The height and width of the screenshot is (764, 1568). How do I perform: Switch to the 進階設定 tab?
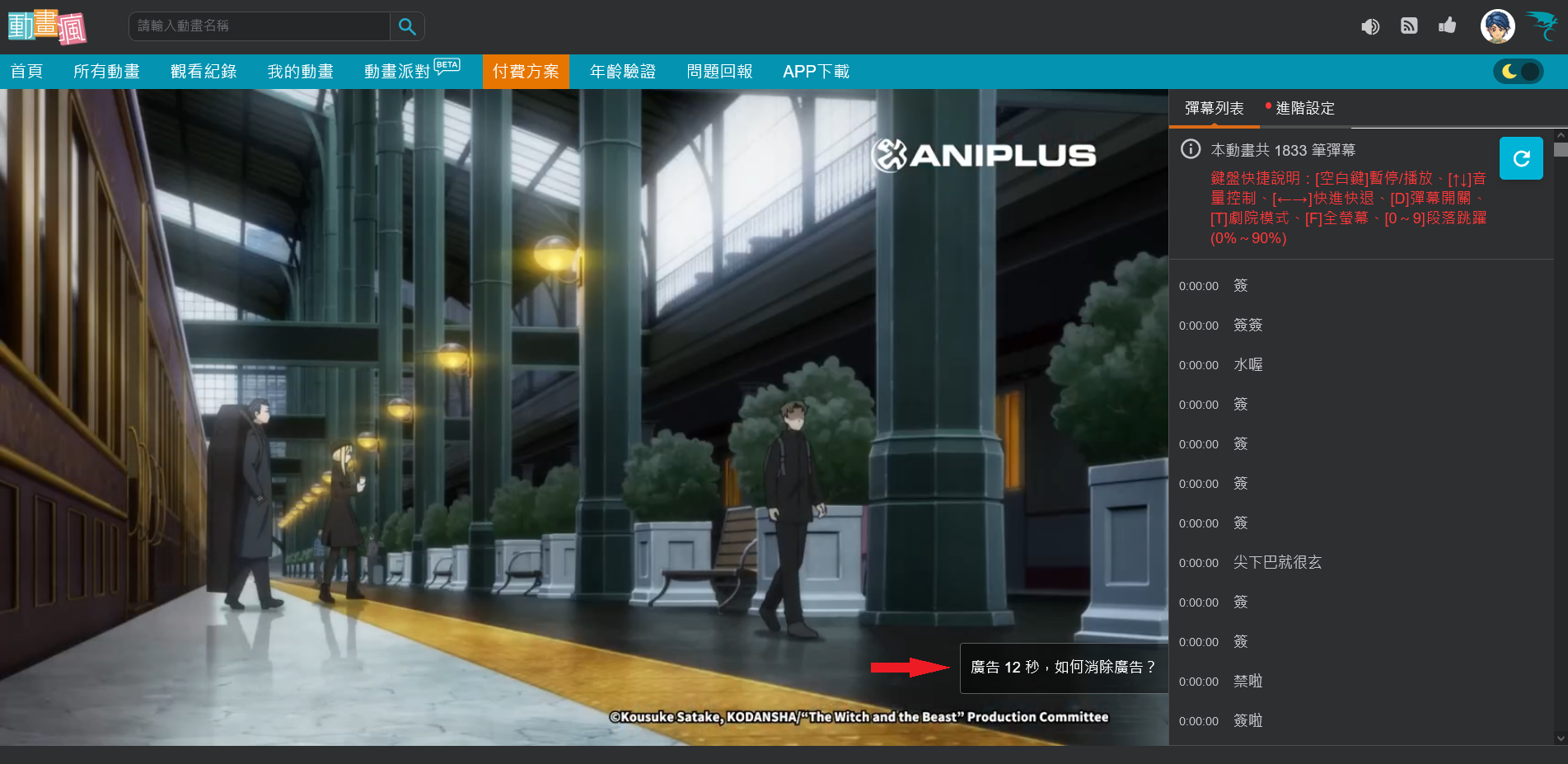click(x=1304, y=108)
